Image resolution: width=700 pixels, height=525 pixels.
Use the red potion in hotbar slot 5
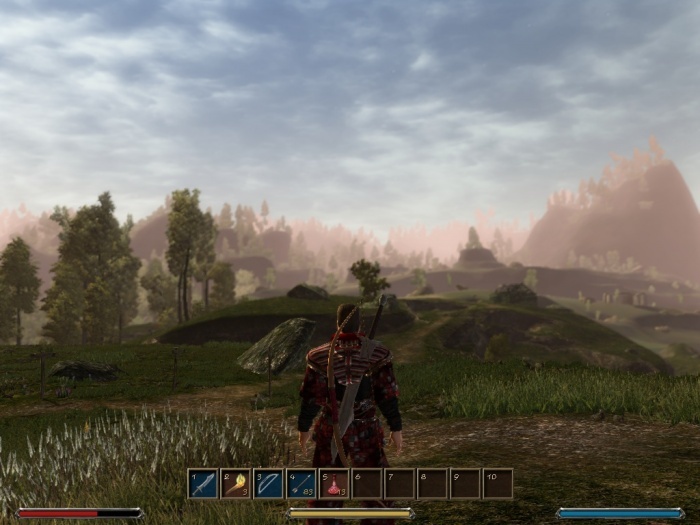coord(334,484)
